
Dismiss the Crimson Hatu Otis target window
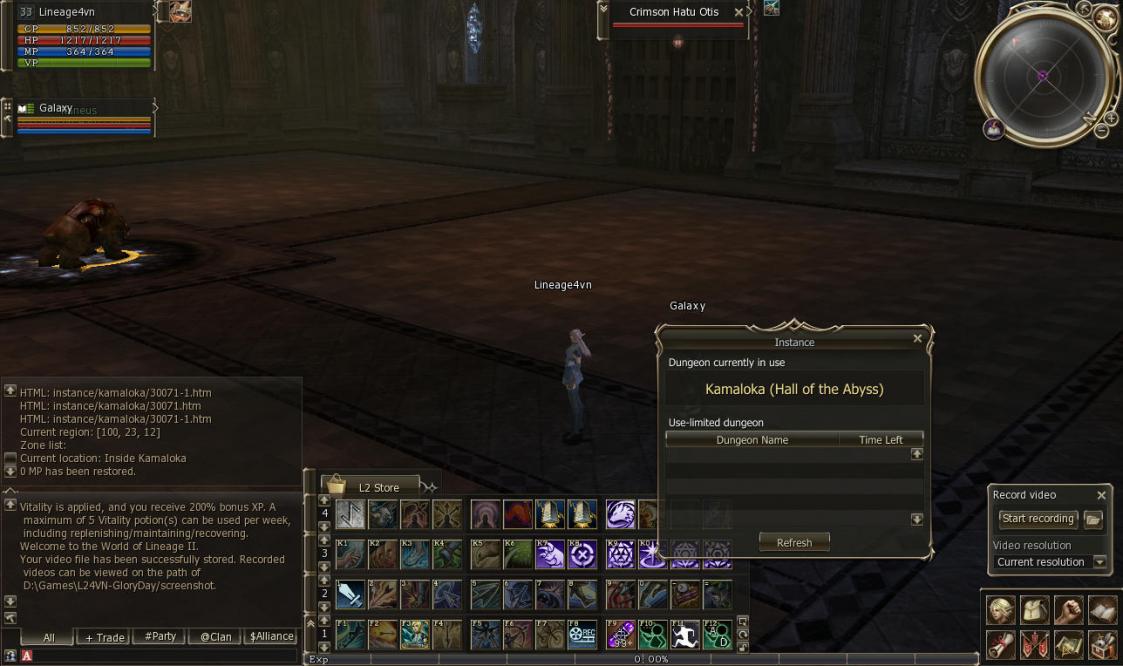tap(739, 13)
